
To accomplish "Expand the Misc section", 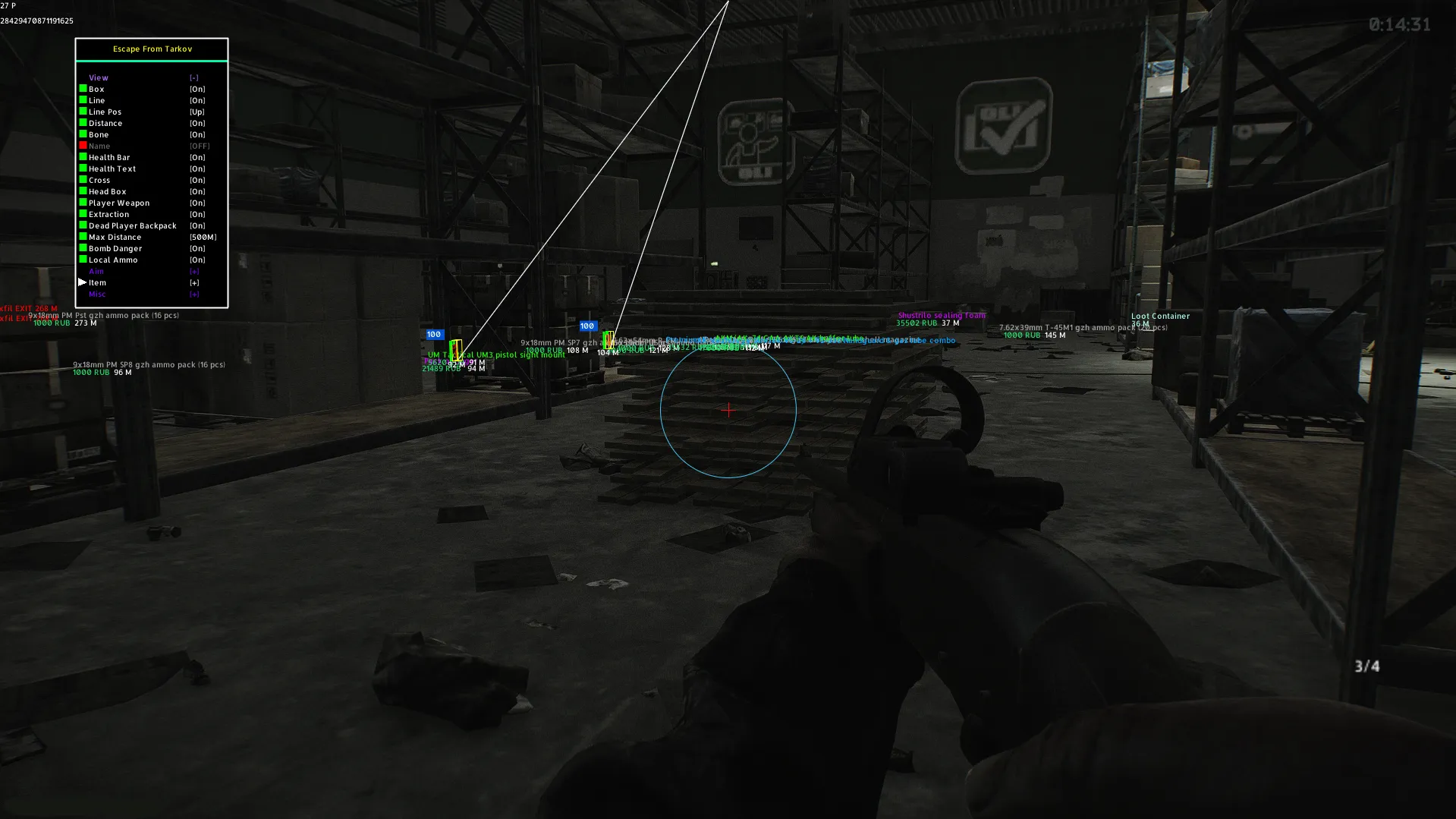I will pos(194,294).
